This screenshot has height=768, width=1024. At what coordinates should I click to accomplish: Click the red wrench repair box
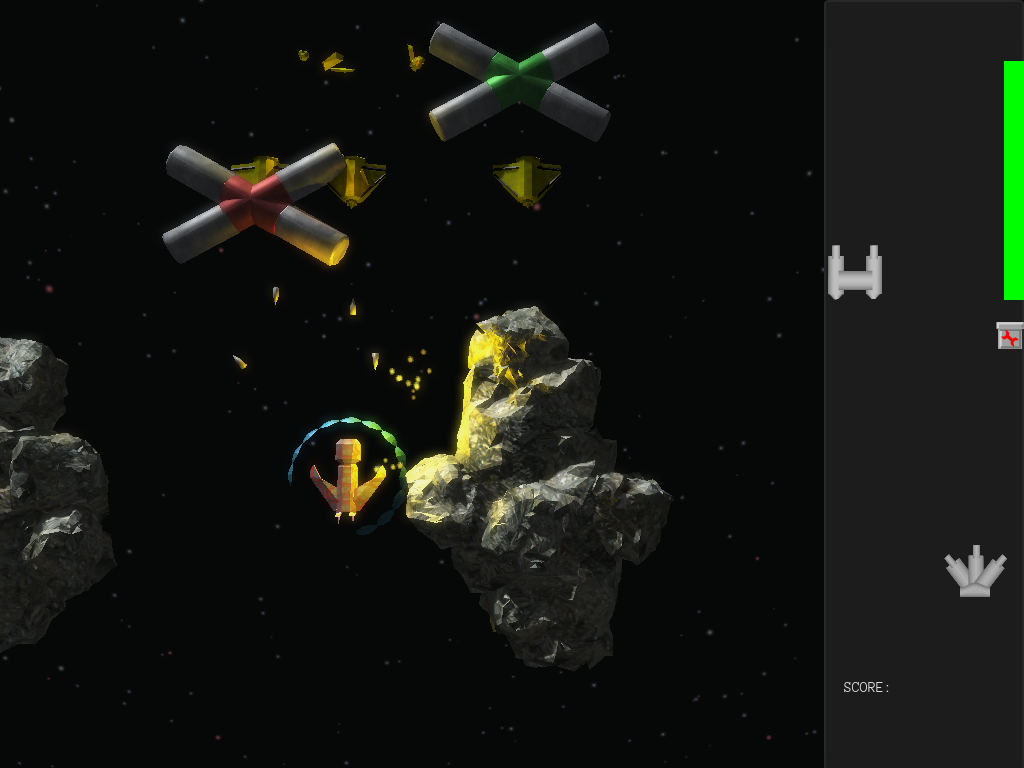tap(1010, 336)
